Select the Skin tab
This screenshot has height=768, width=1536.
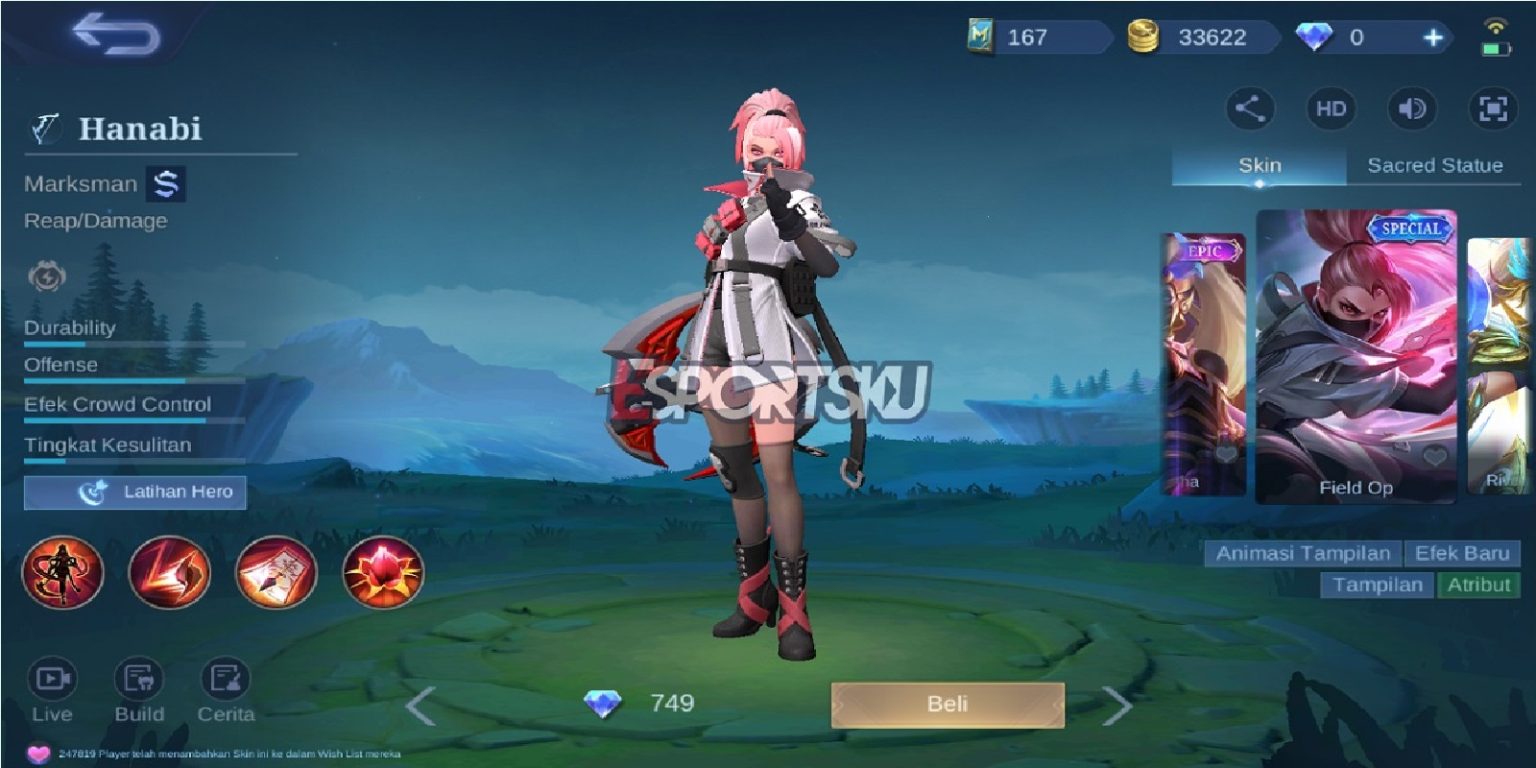(1257, 165)
